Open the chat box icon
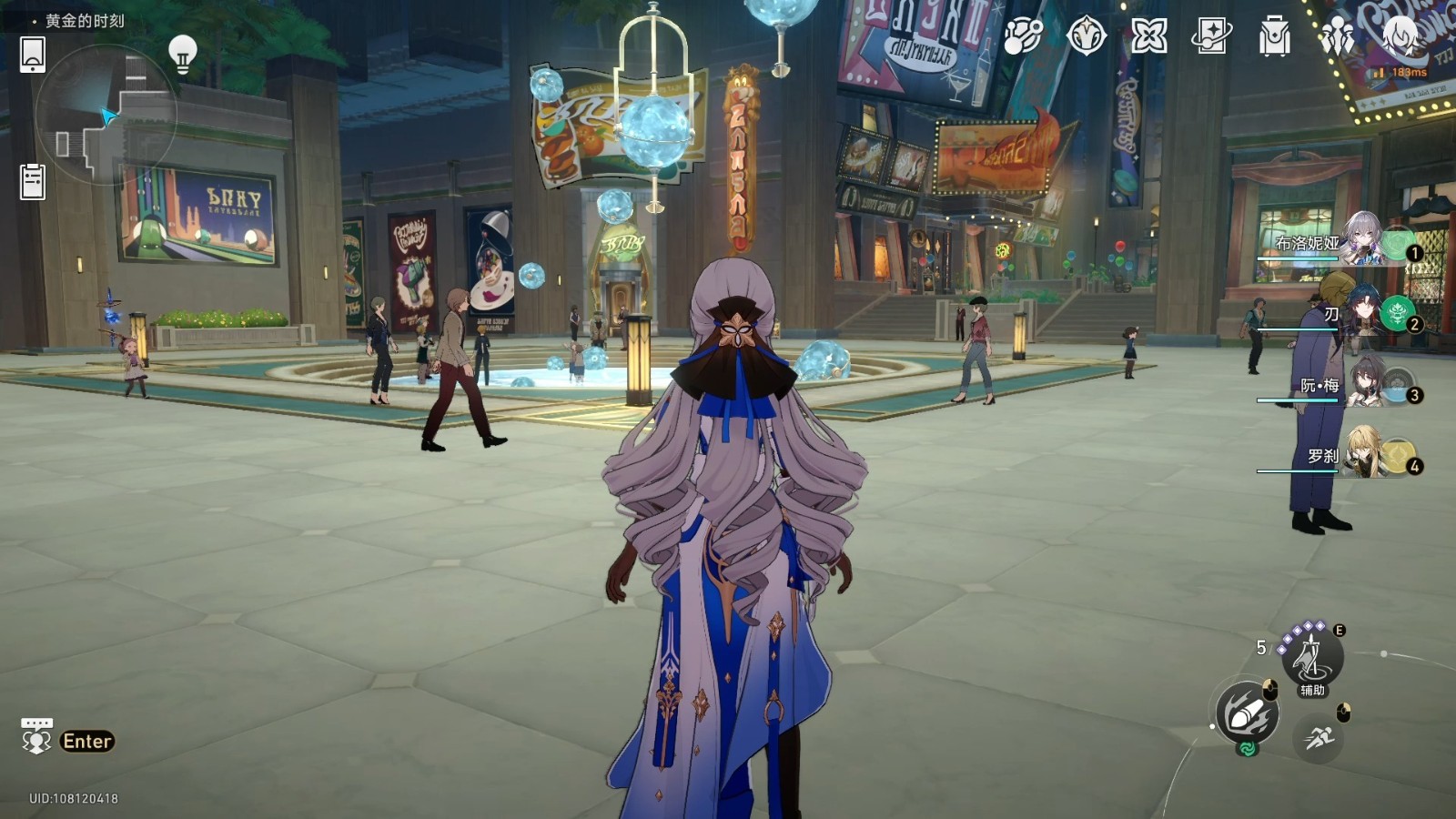 [36, 737]
